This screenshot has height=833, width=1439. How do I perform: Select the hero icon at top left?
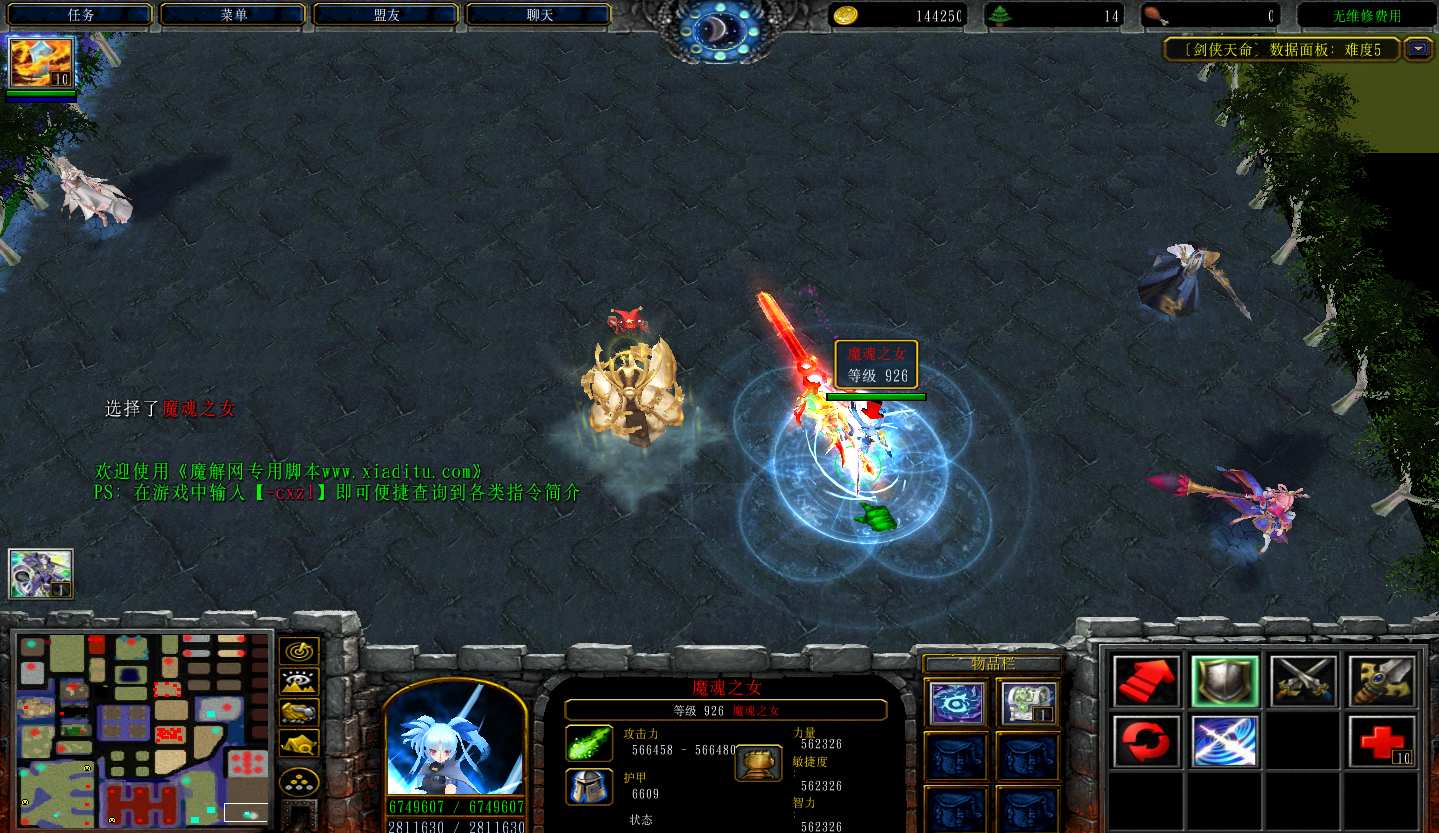pyautogui.click(x=41, y=62)
